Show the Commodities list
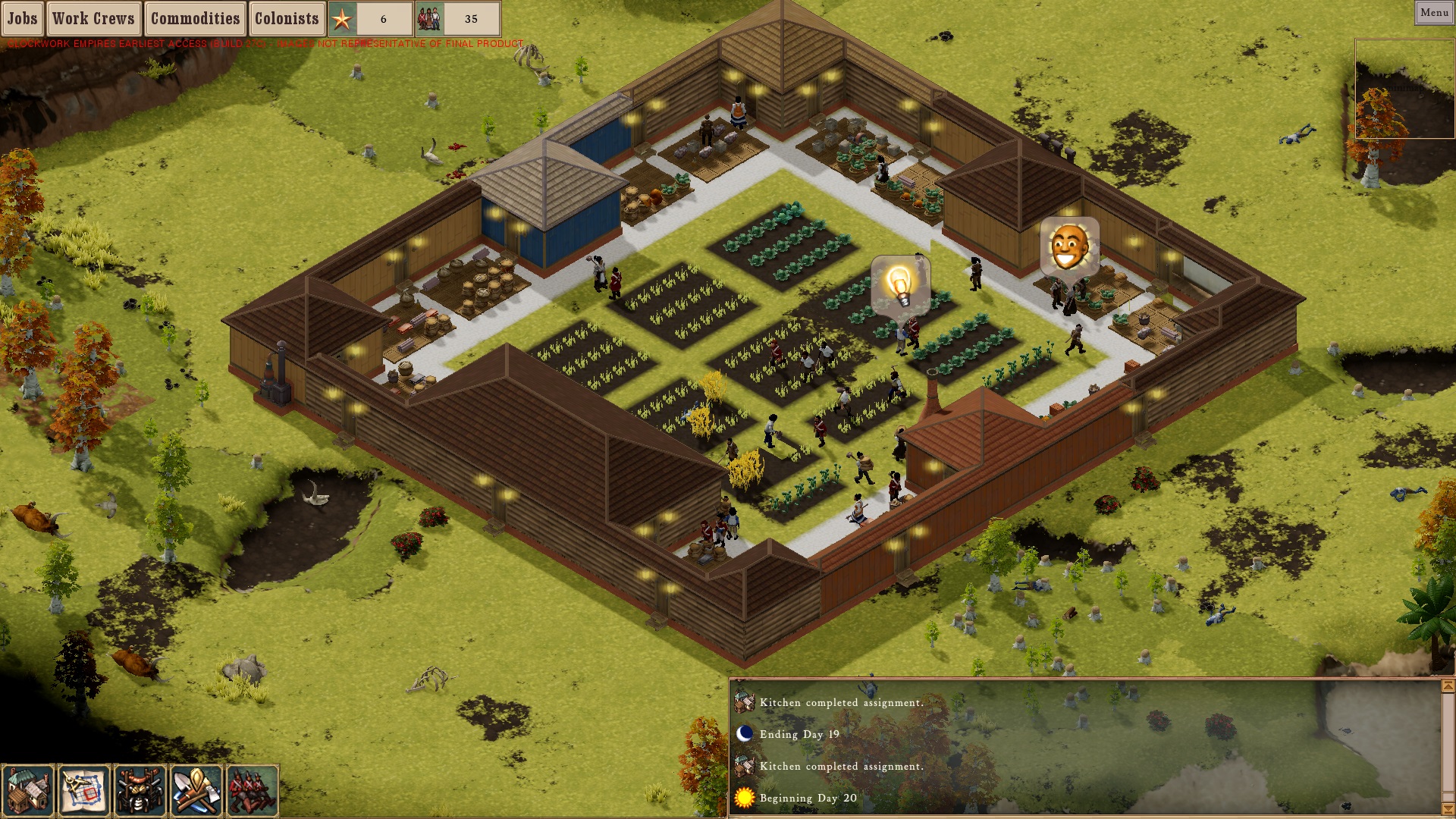 [195, 18]
